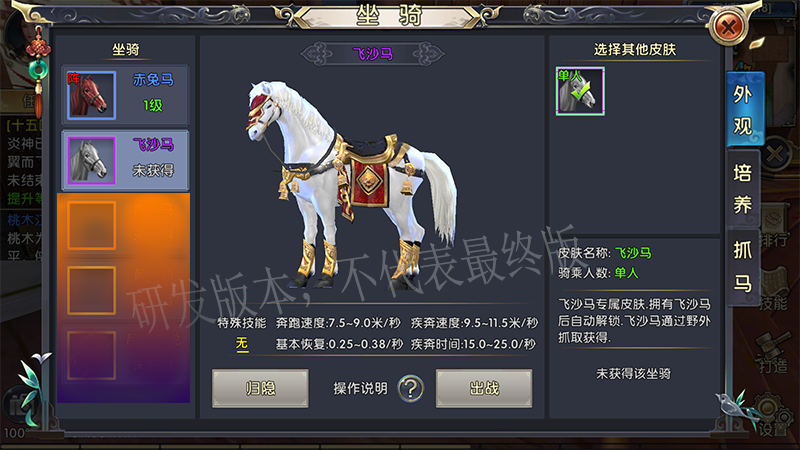Open 操作说明 question mark help
The height and width of the screenshot is (450, 800).
(410, 388)
